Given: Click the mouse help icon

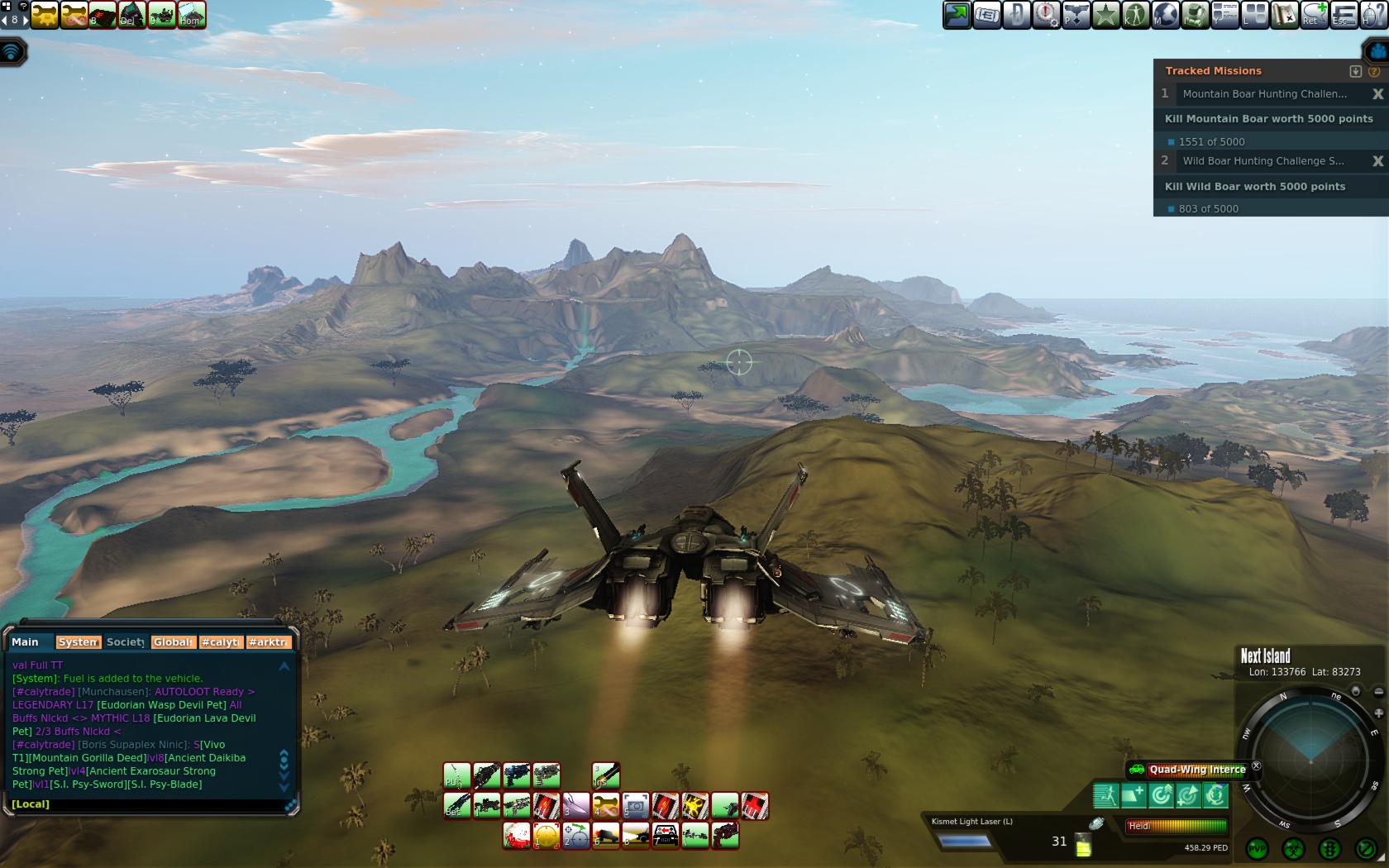Looking at the screenshot, I should click(x=1373, y=15).
